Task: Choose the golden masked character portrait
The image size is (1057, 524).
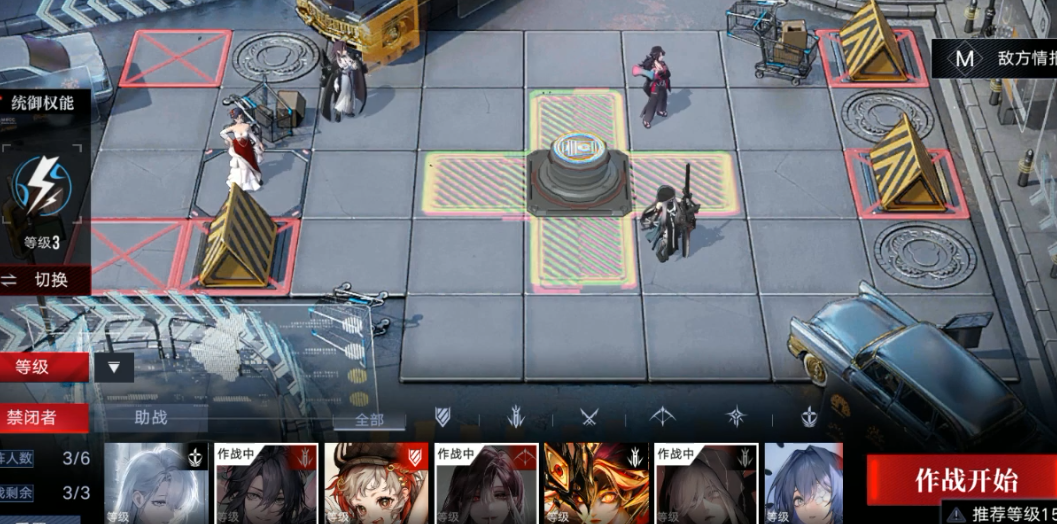Action: pyautogui.click(x=595, y=484)
